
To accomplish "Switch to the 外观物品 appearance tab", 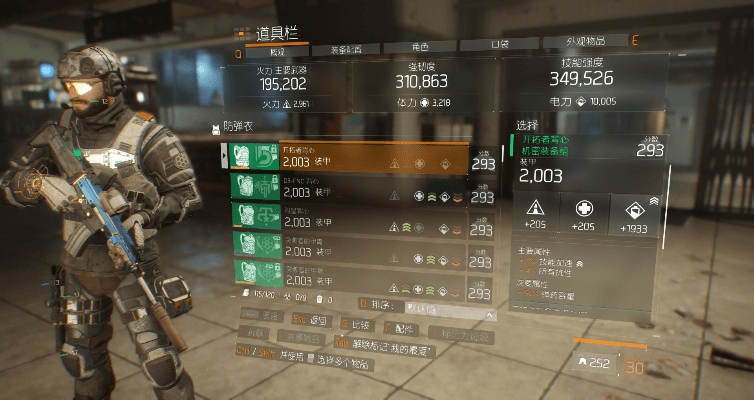I will [585, 44].
